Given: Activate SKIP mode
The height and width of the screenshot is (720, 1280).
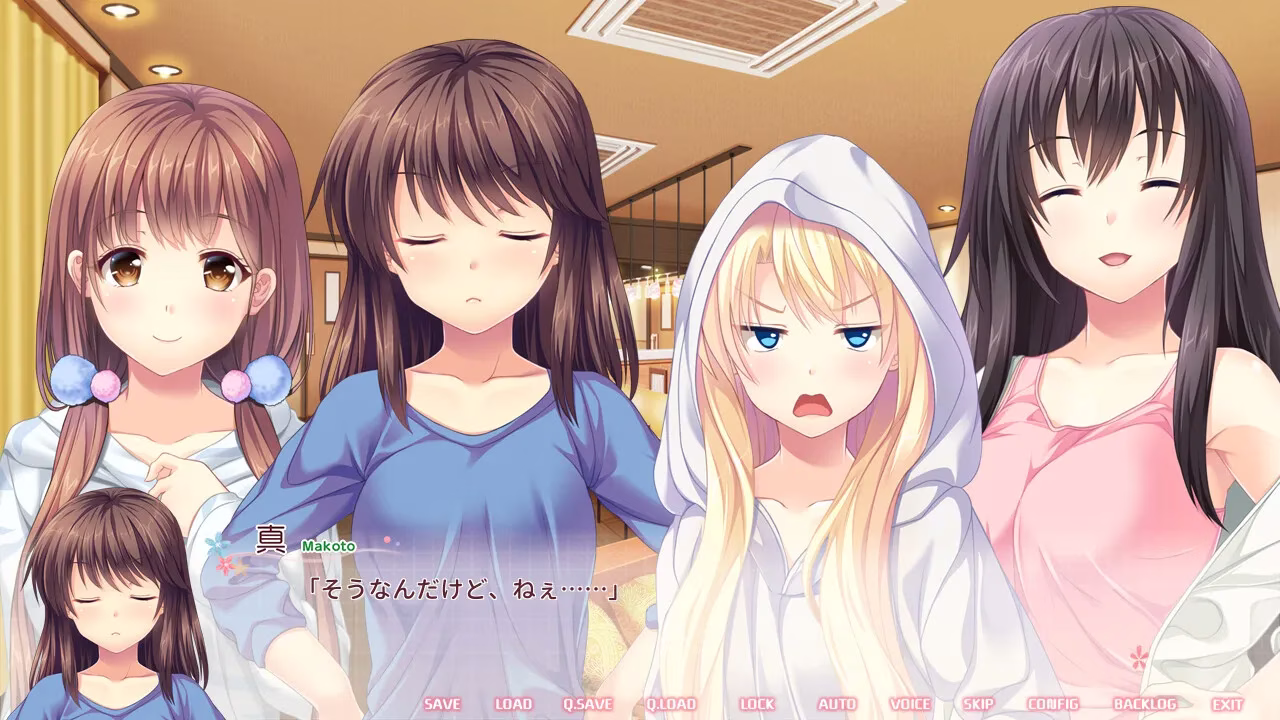Looking at the screenshot, I should click(x=978, y=704).
